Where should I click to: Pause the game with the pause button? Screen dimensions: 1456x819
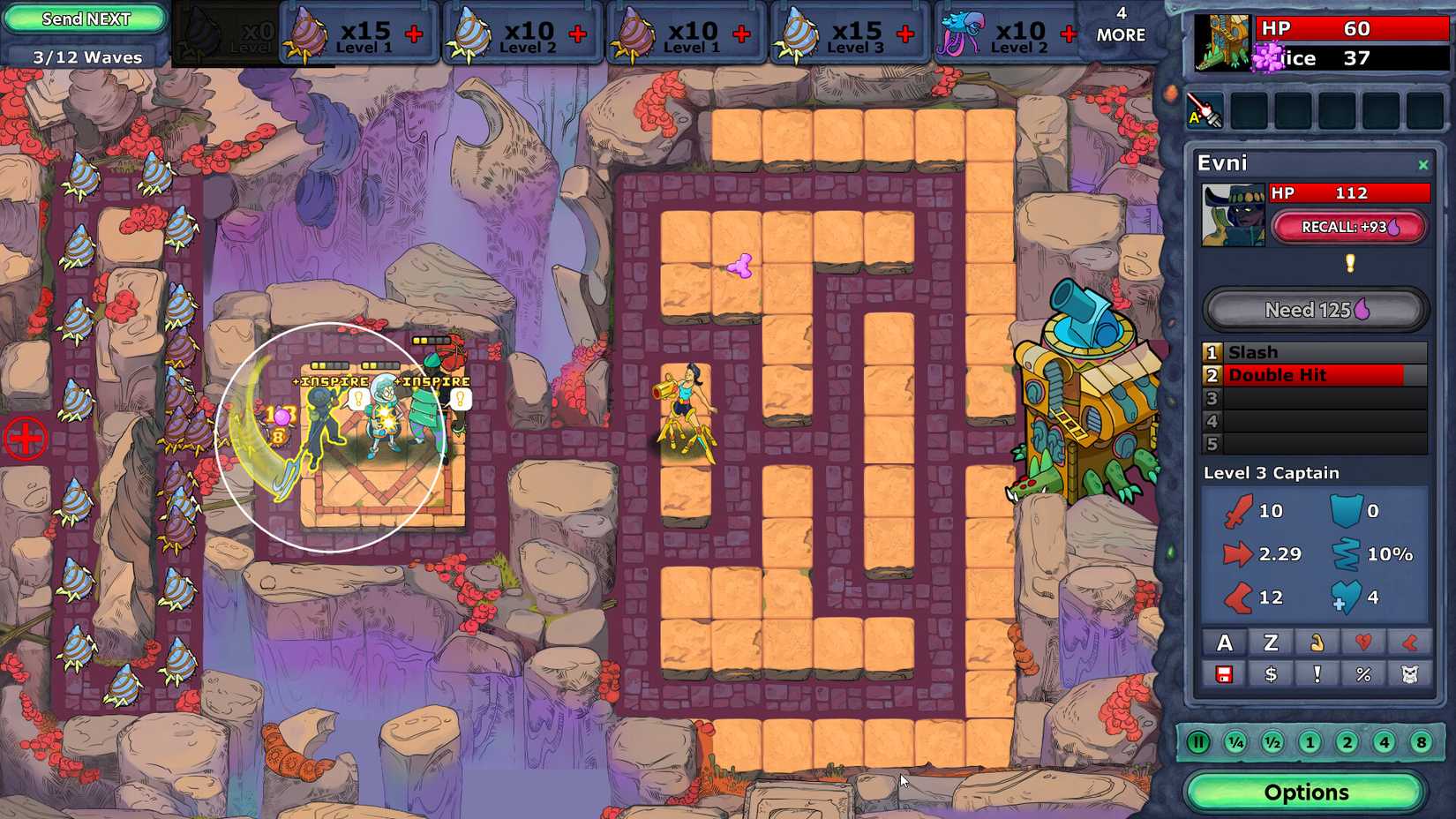coord(1198,742)
